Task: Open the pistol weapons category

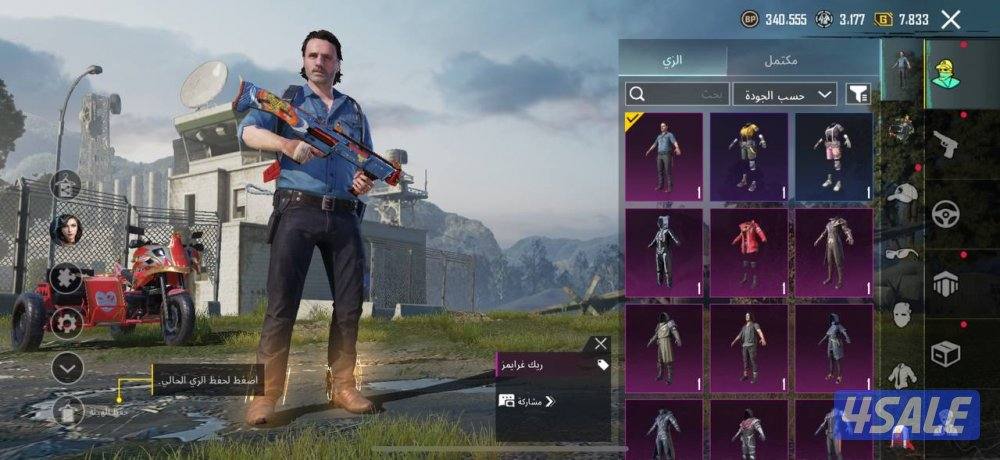Action: click(945, 145)
